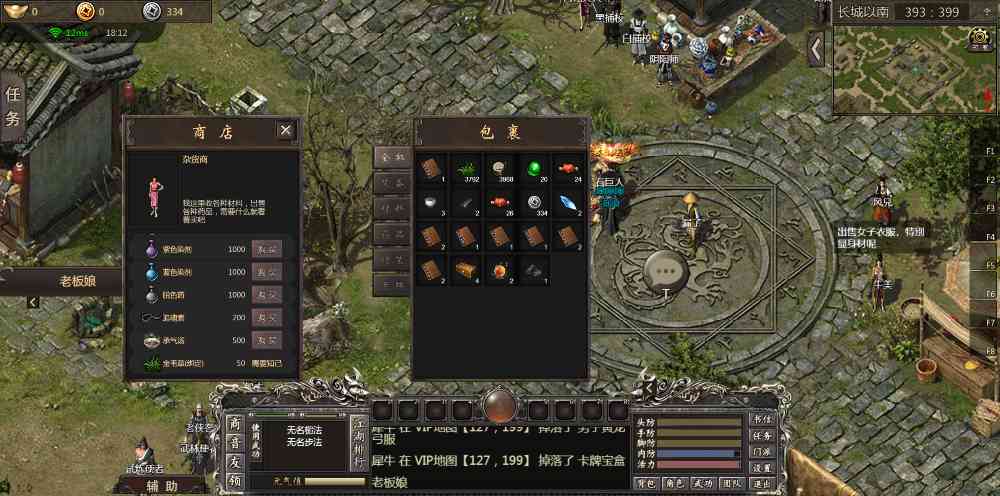Viewport: 1000px width, 496px height.
Task: Close the shop window
Action: click(x=286, y=130)
